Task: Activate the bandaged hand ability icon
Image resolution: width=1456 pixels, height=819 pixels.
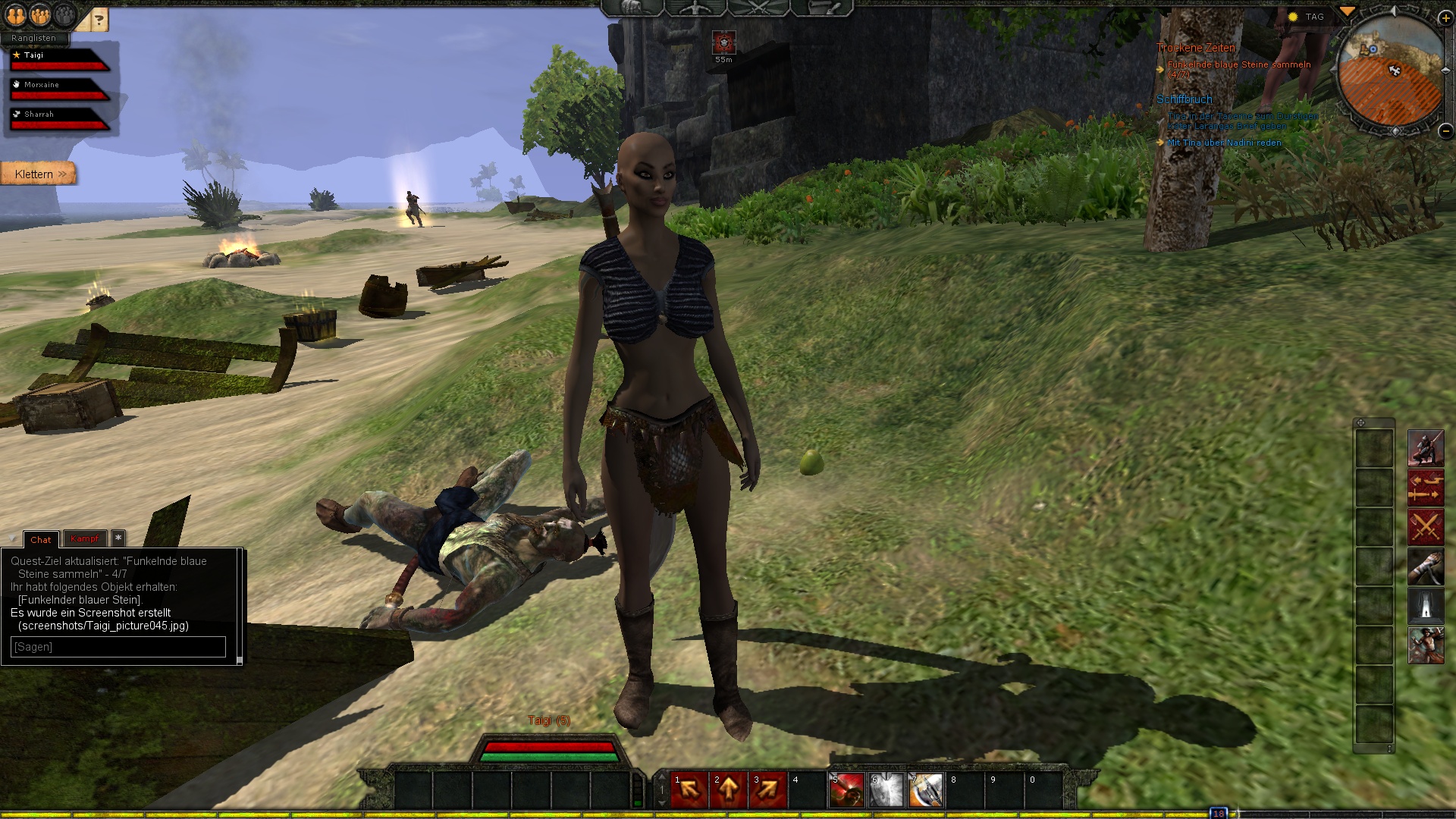Action: [1426, 566]
